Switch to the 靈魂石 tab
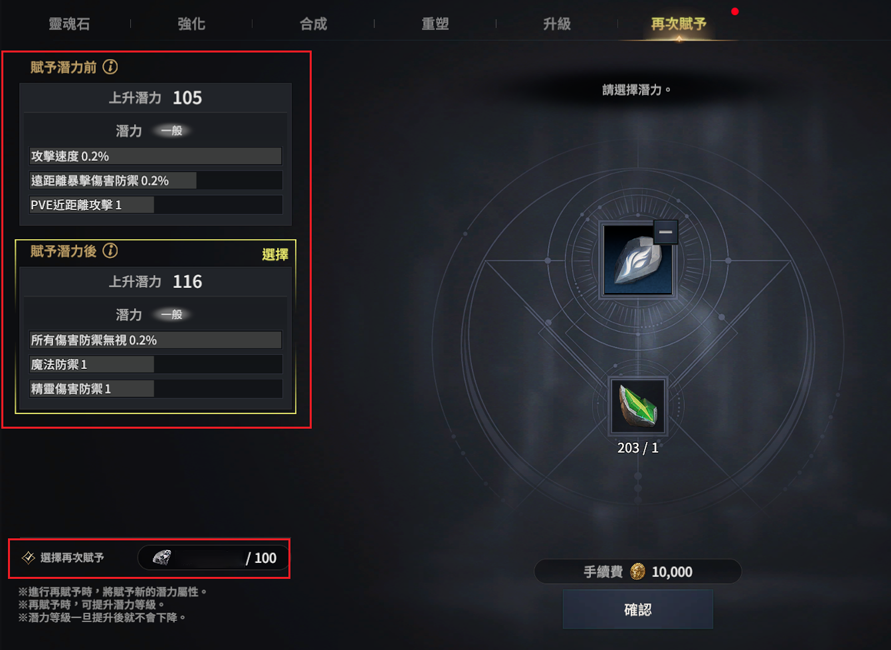This screenshot has width=891, height=650. click(69, 23)
